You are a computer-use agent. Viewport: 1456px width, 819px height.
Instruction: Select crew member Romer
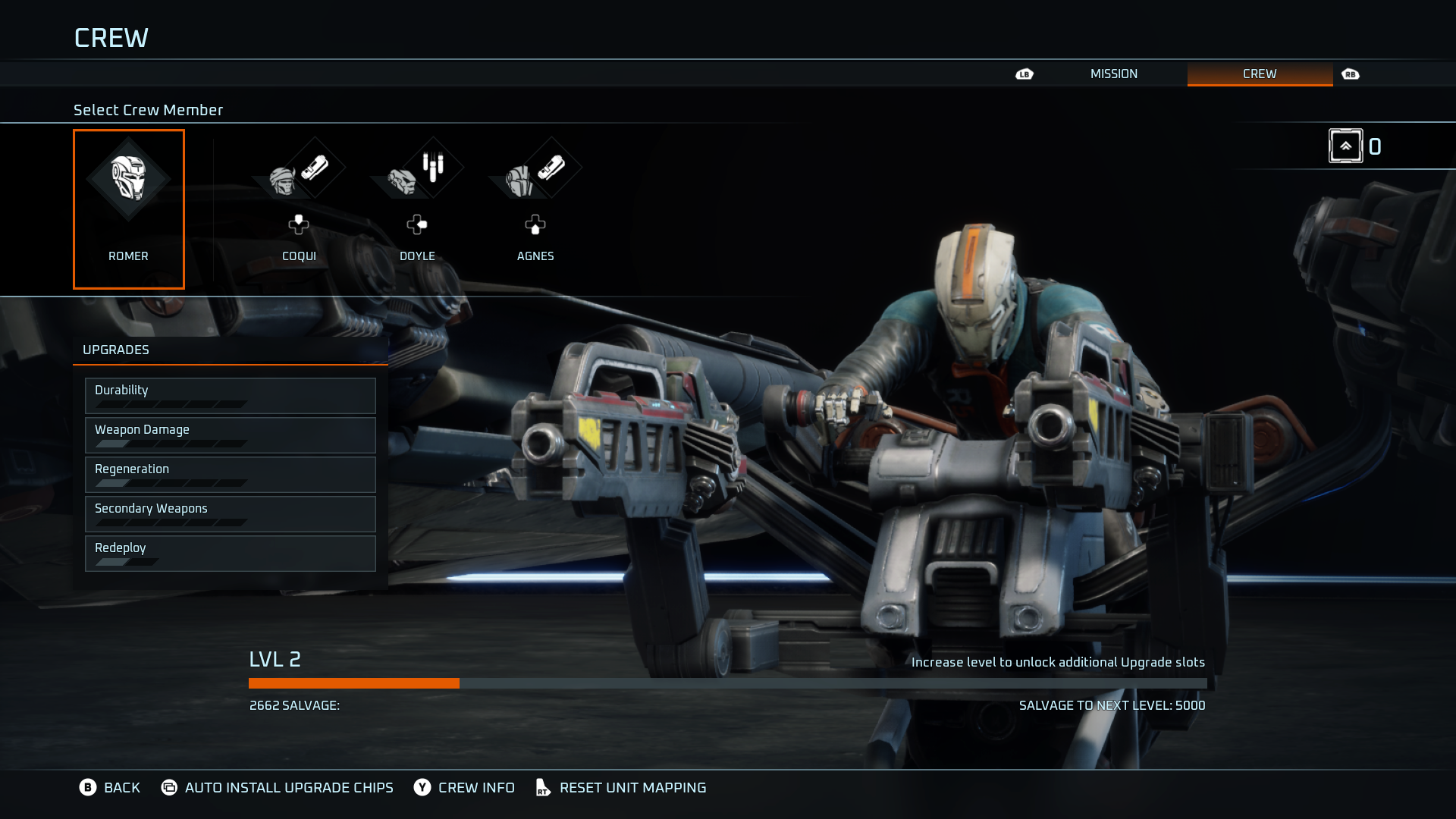(x=128, y=209)
